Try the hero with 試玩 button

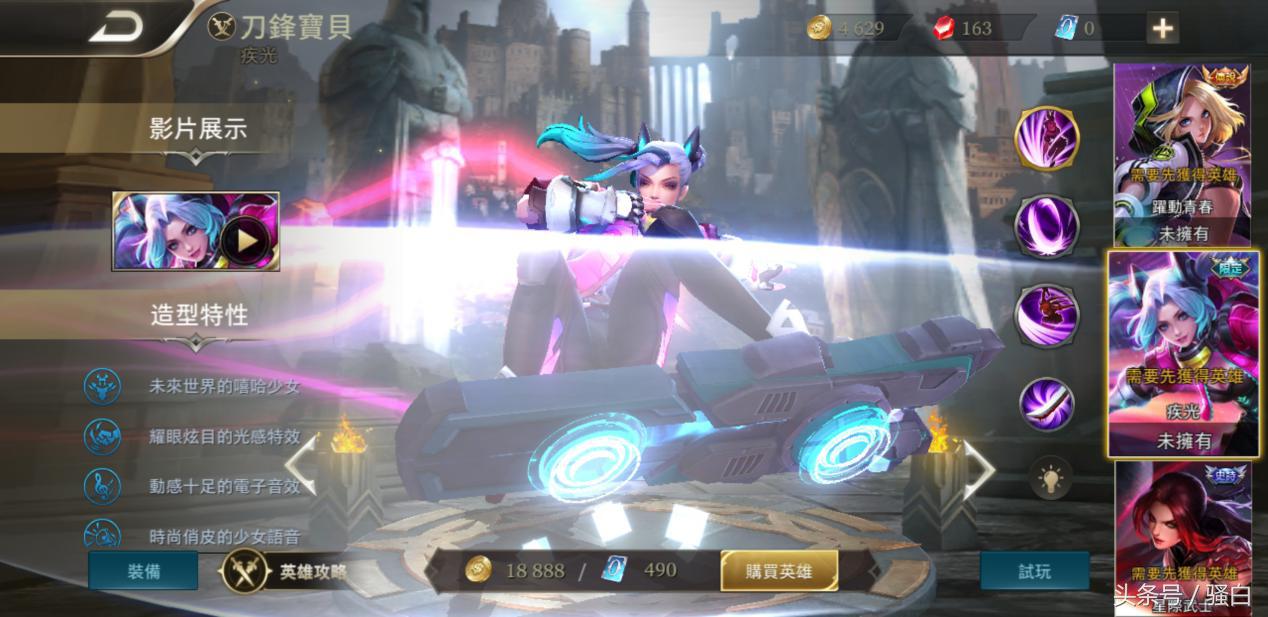pos(1034,571)
